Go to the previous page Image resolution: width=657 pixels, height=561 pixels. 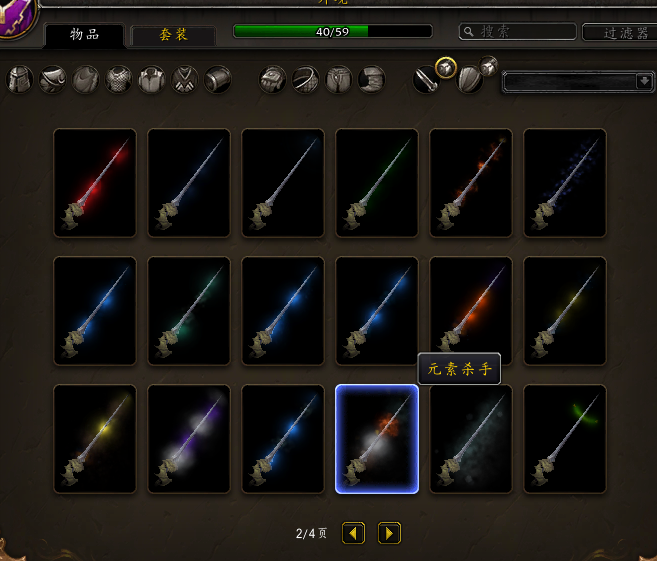click(354, 533)
